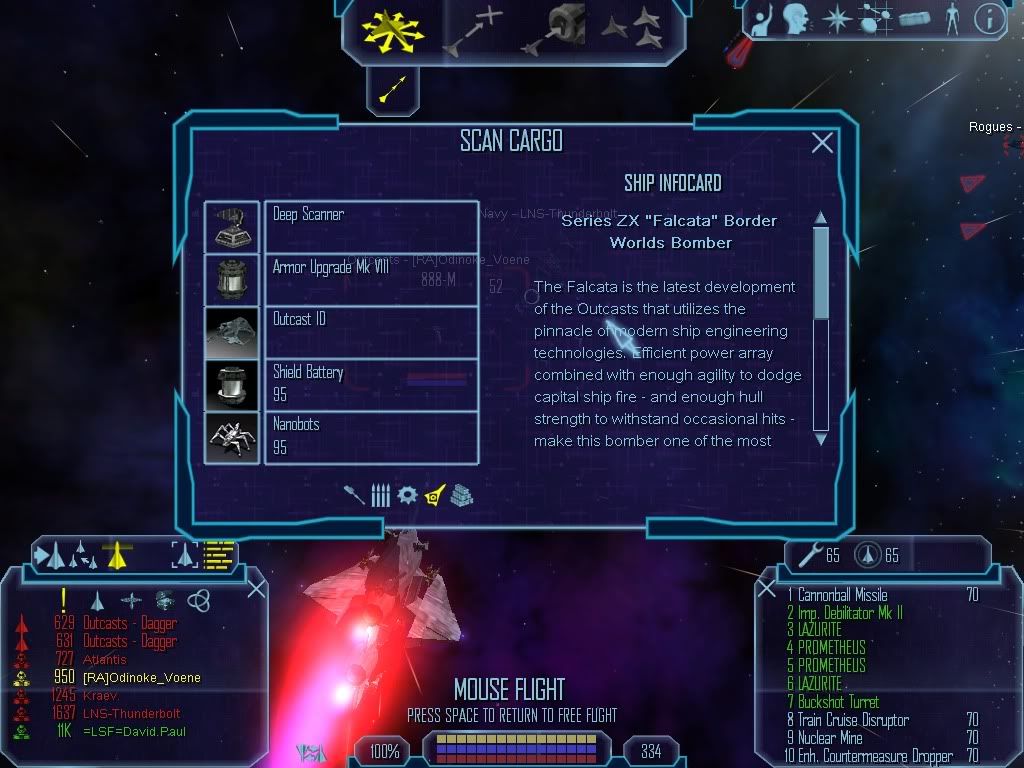This screenshot has height=768, width=1024.
Task: Use the nanobots wrench repair icon
Action: pos(804,553)
